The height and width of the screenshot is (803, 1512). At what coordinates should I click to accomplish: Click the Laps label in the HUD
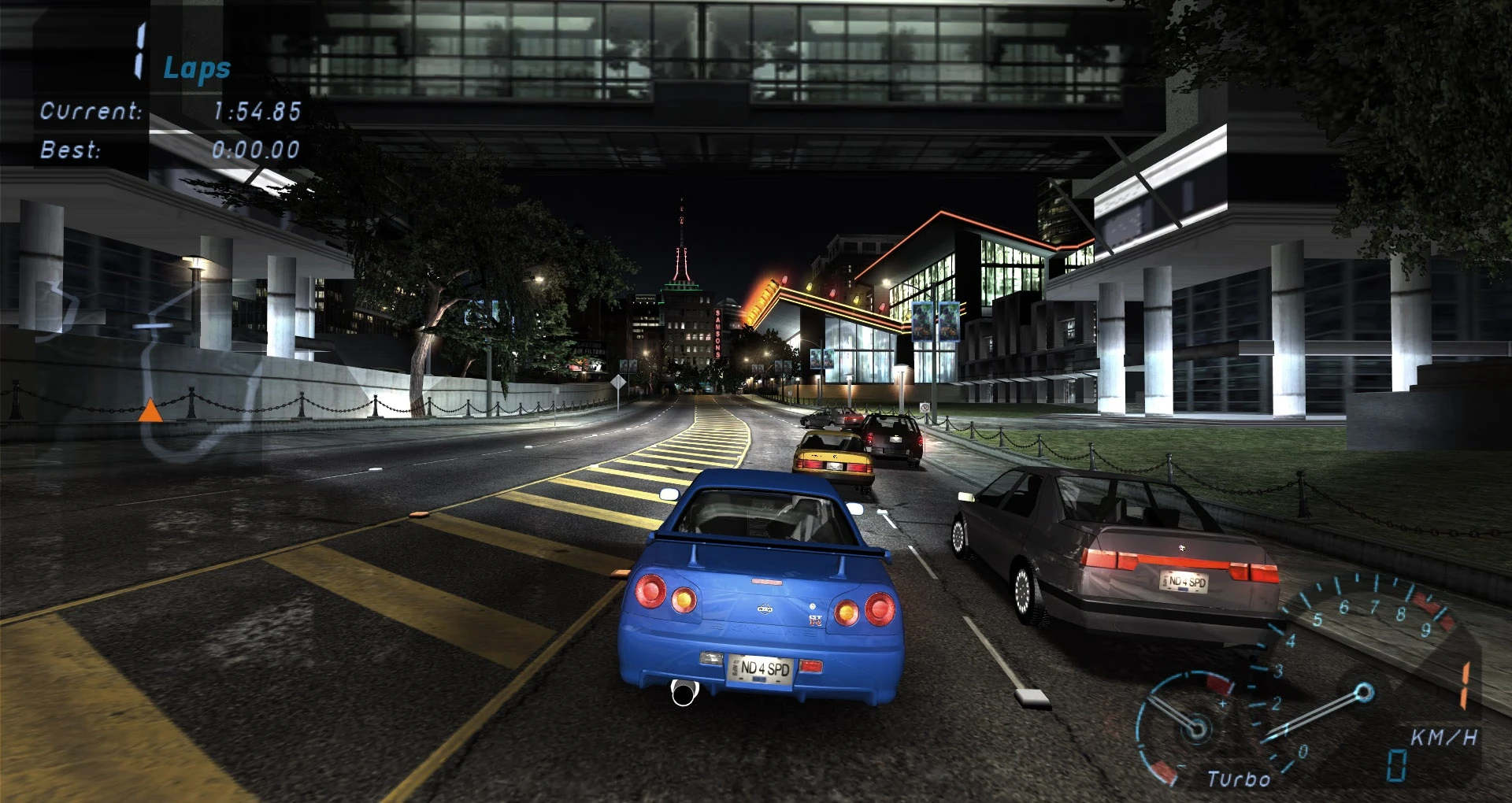[196, 69]
